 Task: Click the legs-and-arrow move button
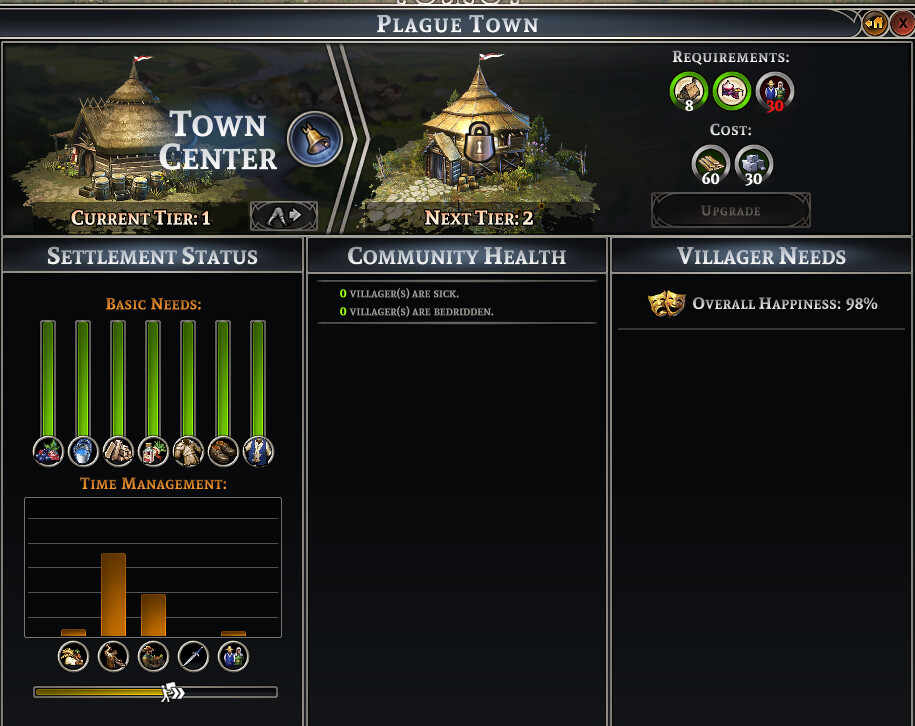click(x=283, y=216)
